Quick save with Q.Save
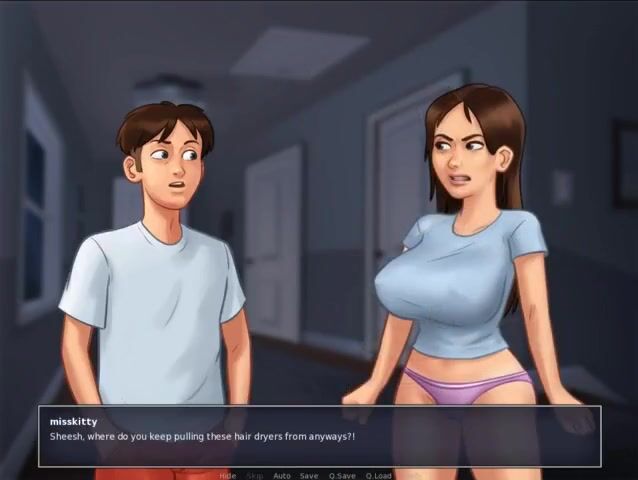Viewport: 638px width, 480px height. 342,475
